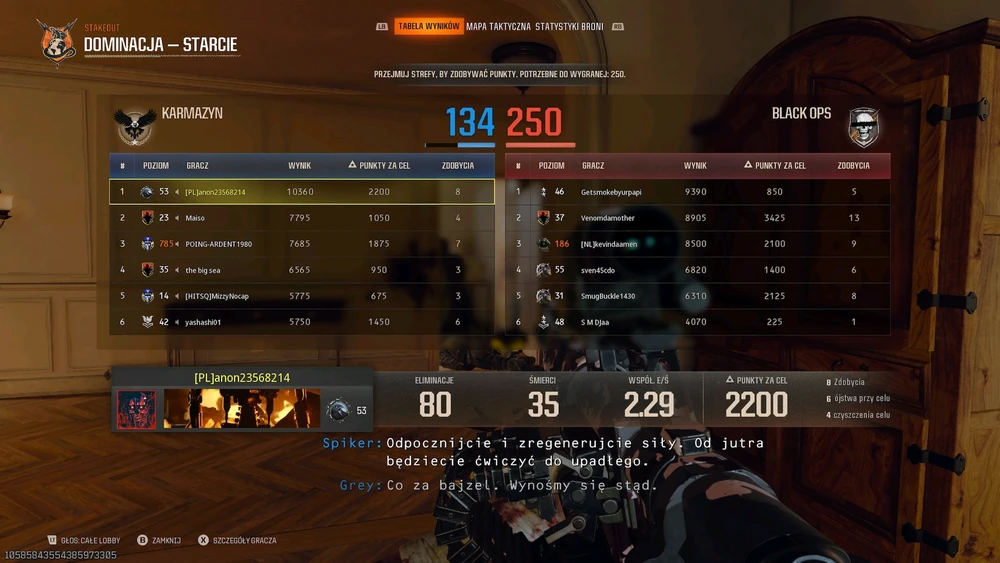Screen dimensions: 1000x563
Task: Select [NL]kevindaamen player row
Action: (697, 244)
